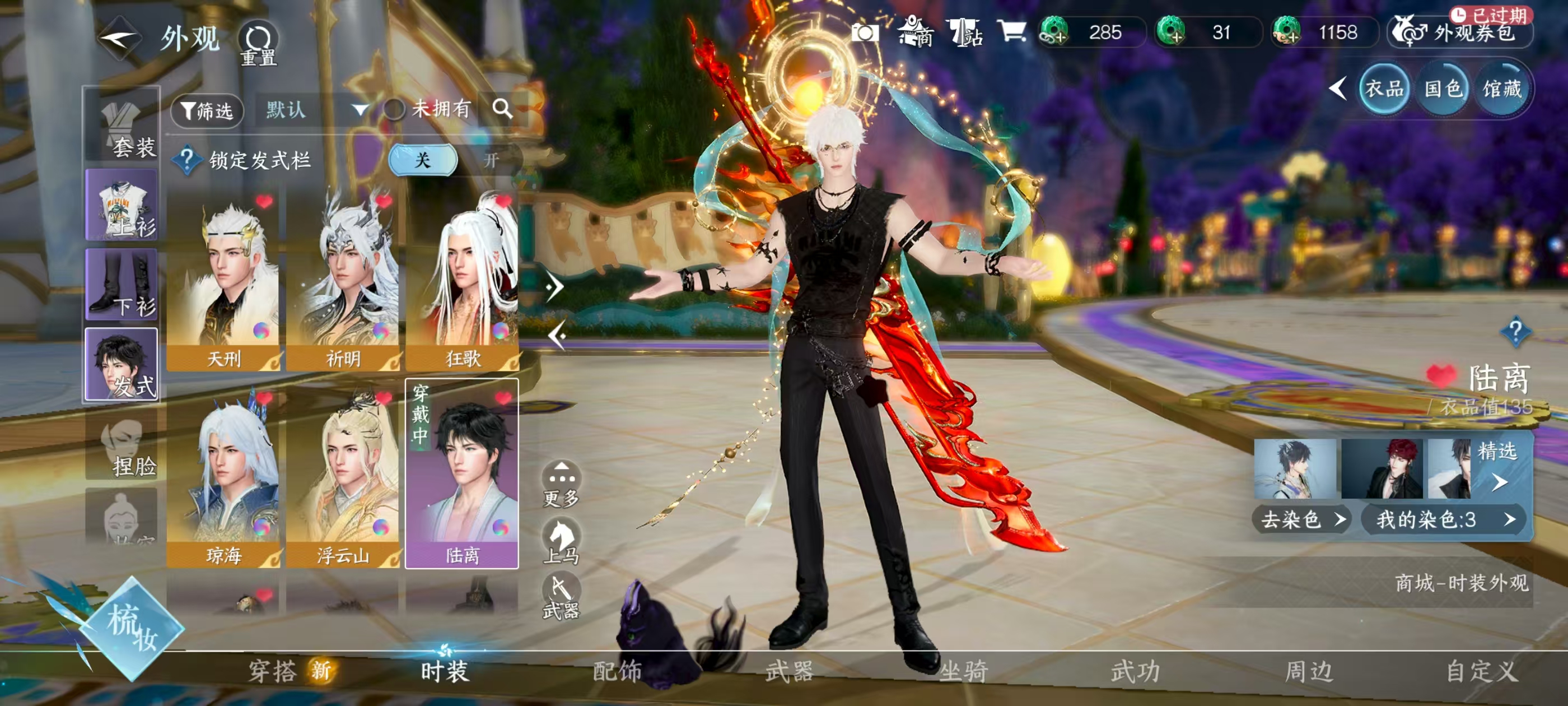Viewport: 1568px width, 706px height.
Task: Open the 捏脸 face customization category
Action: coord(122,445)
